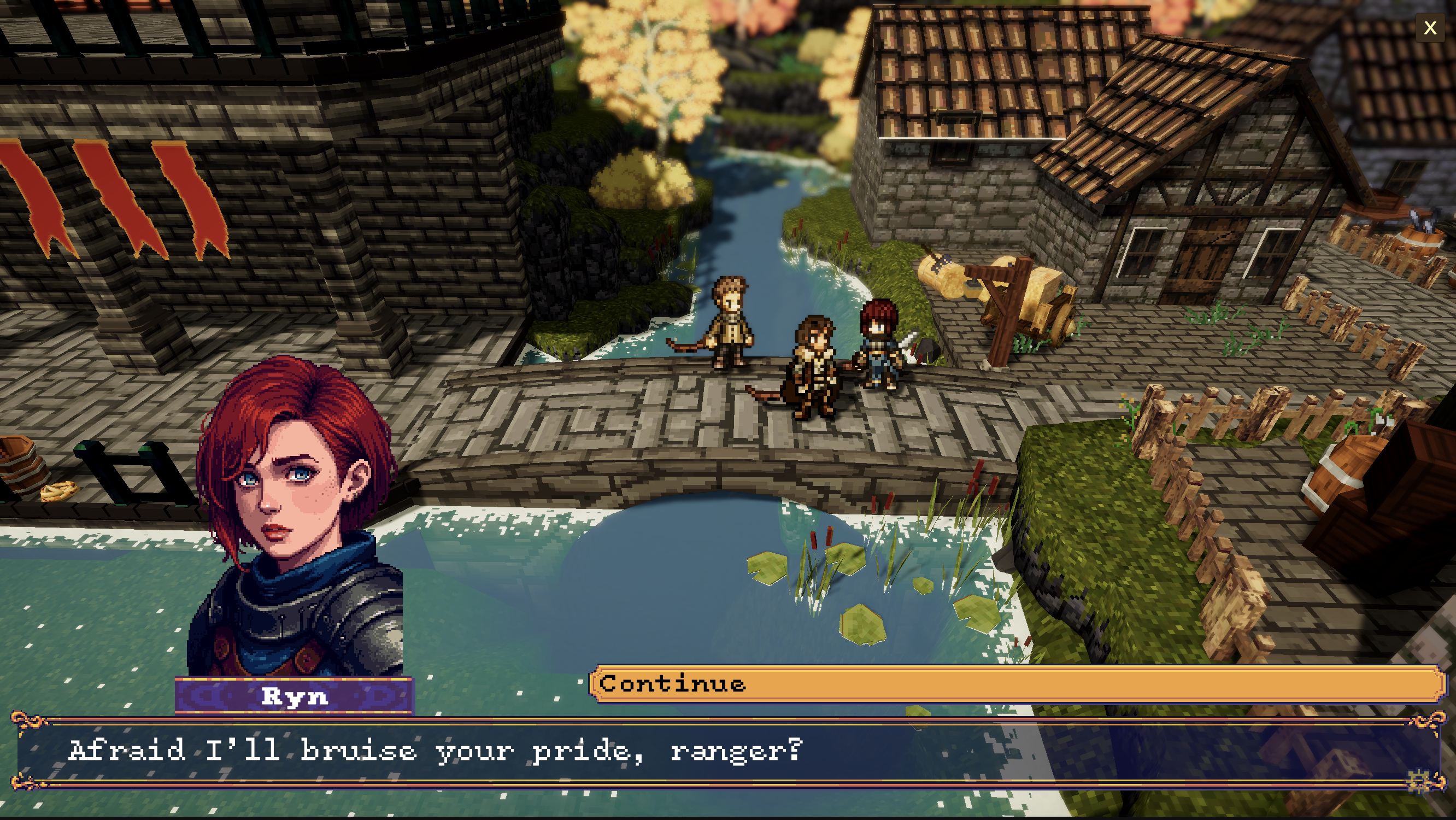Click the dialogue text reading about bruised pride

(435, 751)
